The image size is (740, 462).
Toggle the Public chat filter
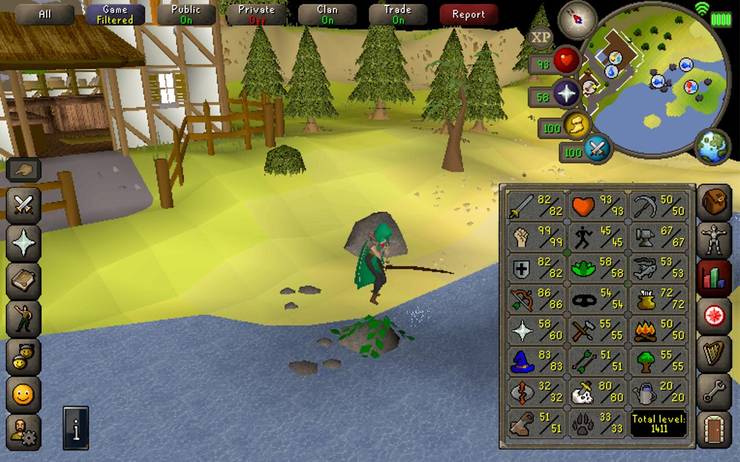point(187,14)
